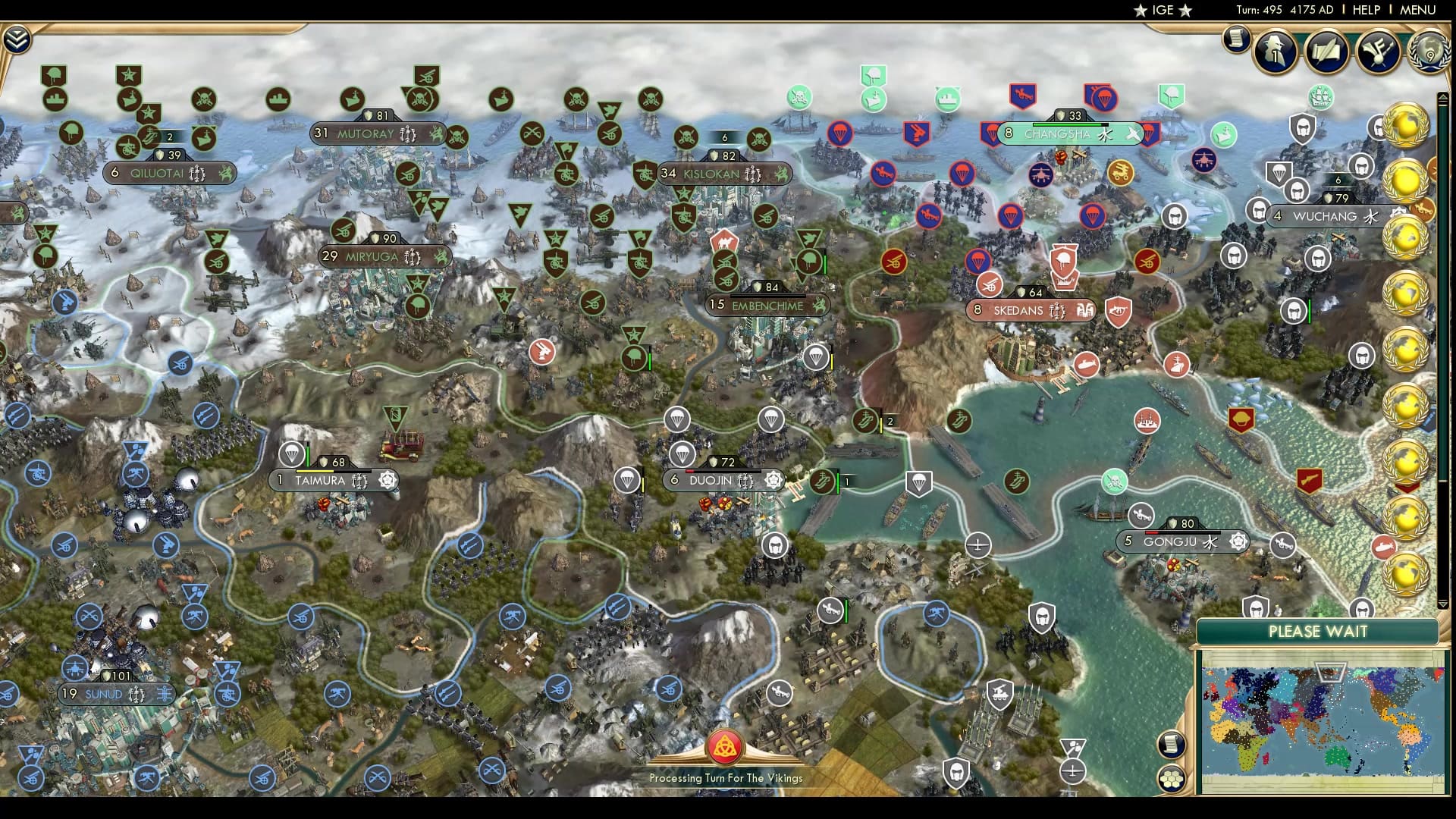This screenshot has width=1456, height=819.
Task: Open the notification log scroll icon top right
Action: point(1235,38)
